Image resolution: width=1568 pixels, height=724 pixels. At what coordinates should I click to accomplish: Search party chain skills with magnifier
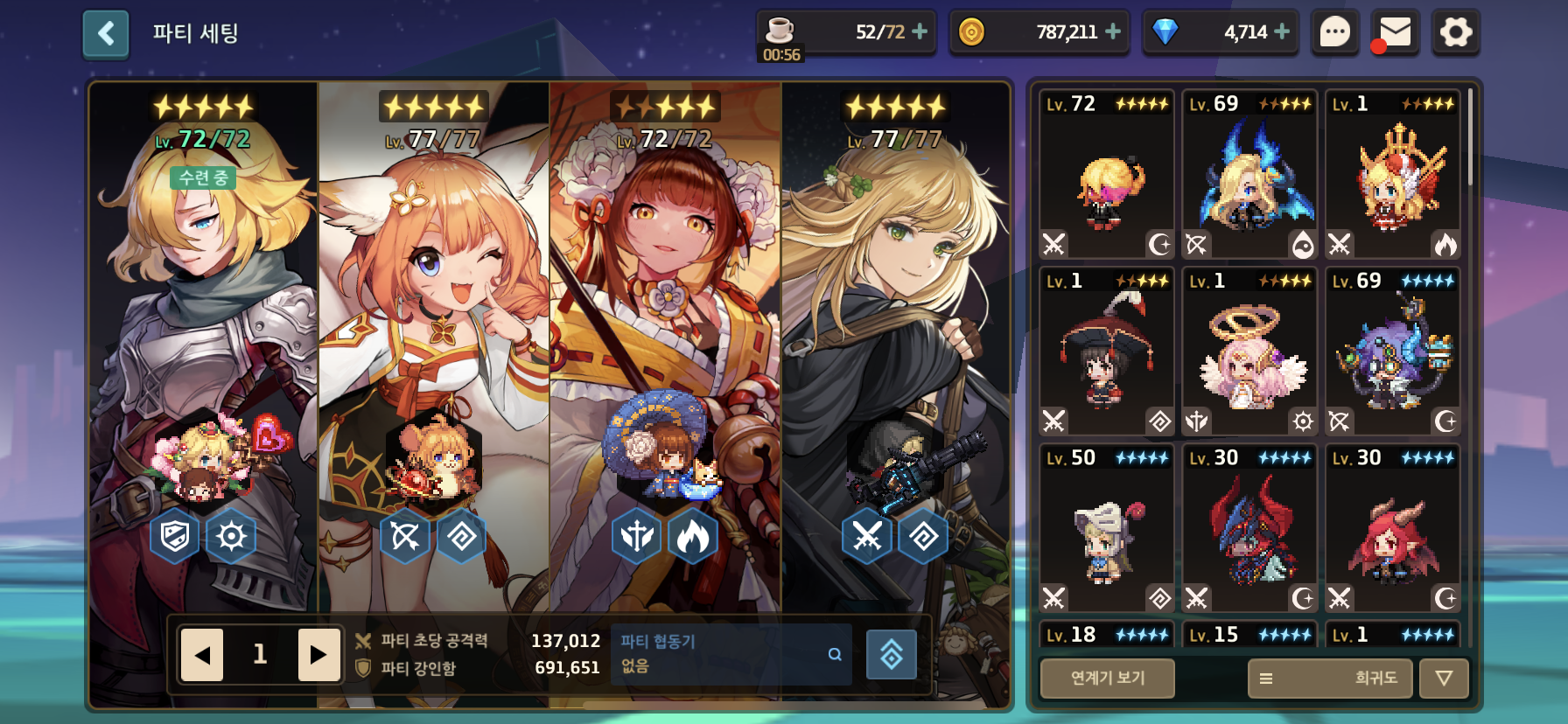tap(835, 654)
